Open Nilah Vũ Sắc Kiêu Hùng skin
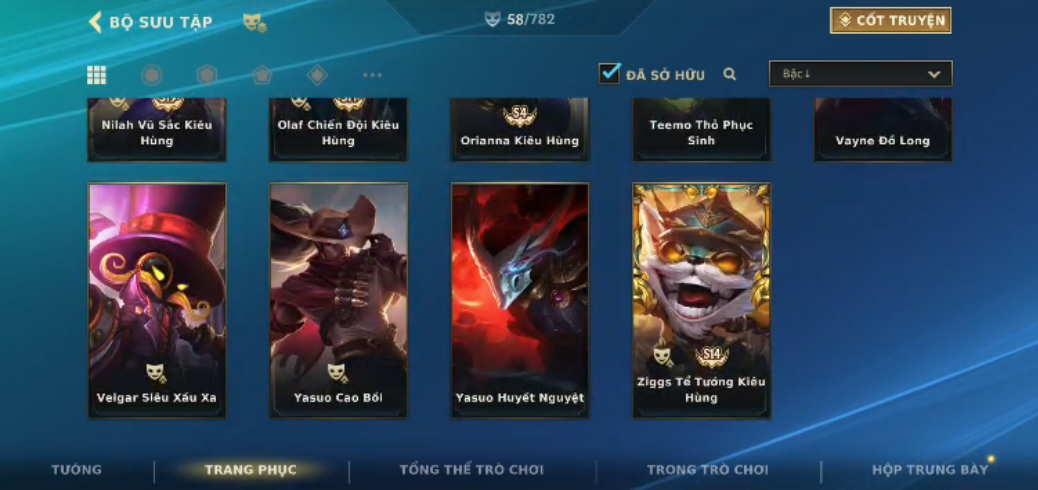Viewport: 1038px width, 490px height. click(157, 130)
